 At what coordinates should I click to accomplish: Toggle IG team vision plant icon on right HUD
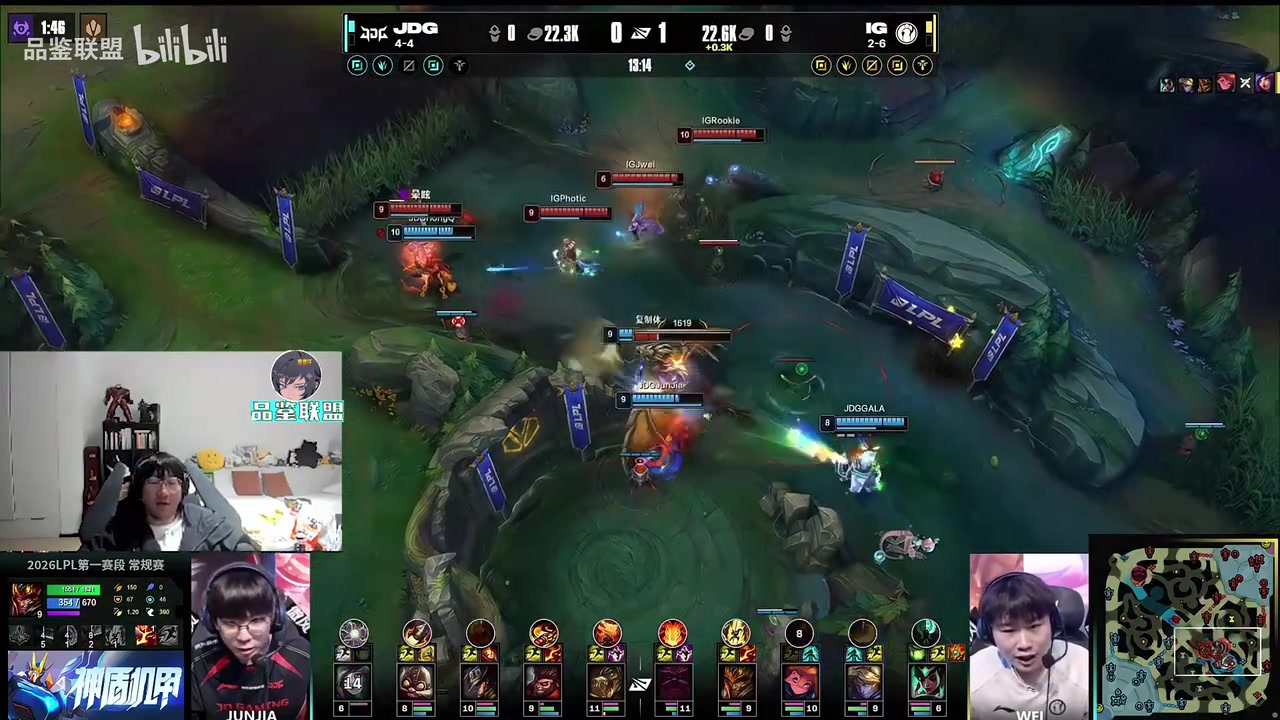(x=846, y=65)
